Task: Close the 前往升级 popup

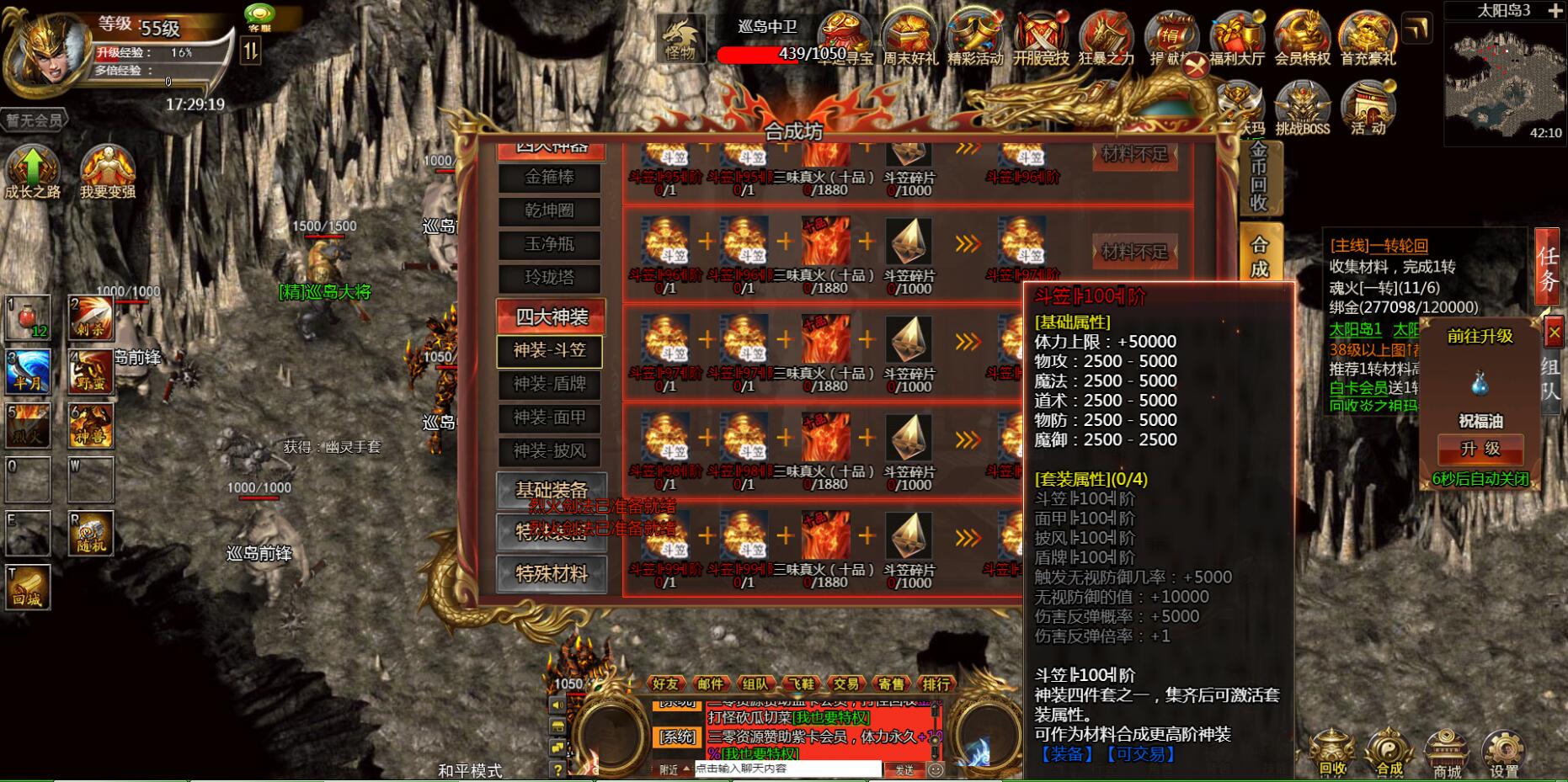Action: (1555, 333)
